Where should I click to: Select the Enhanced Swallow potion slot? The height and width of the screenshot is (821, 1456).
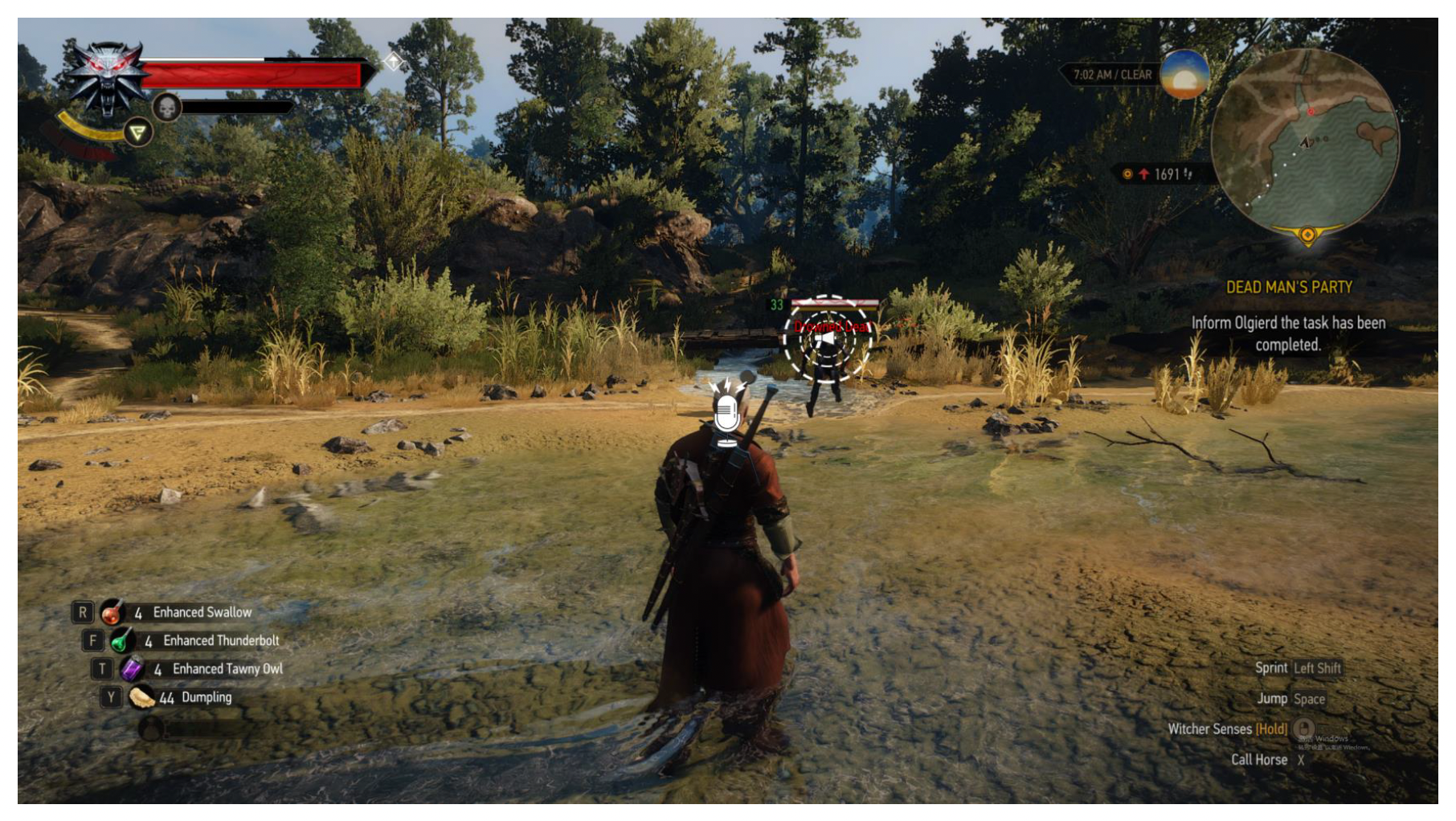point(112,613)
